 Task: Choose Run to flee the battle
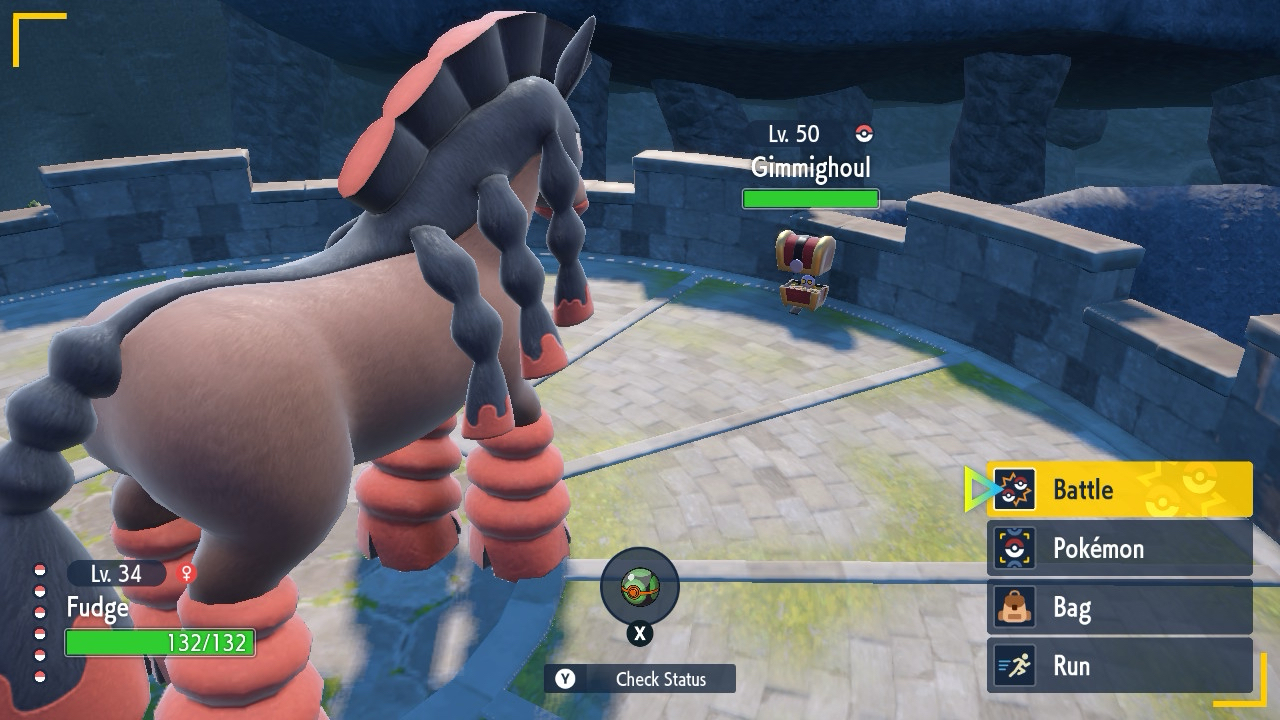1119,666
